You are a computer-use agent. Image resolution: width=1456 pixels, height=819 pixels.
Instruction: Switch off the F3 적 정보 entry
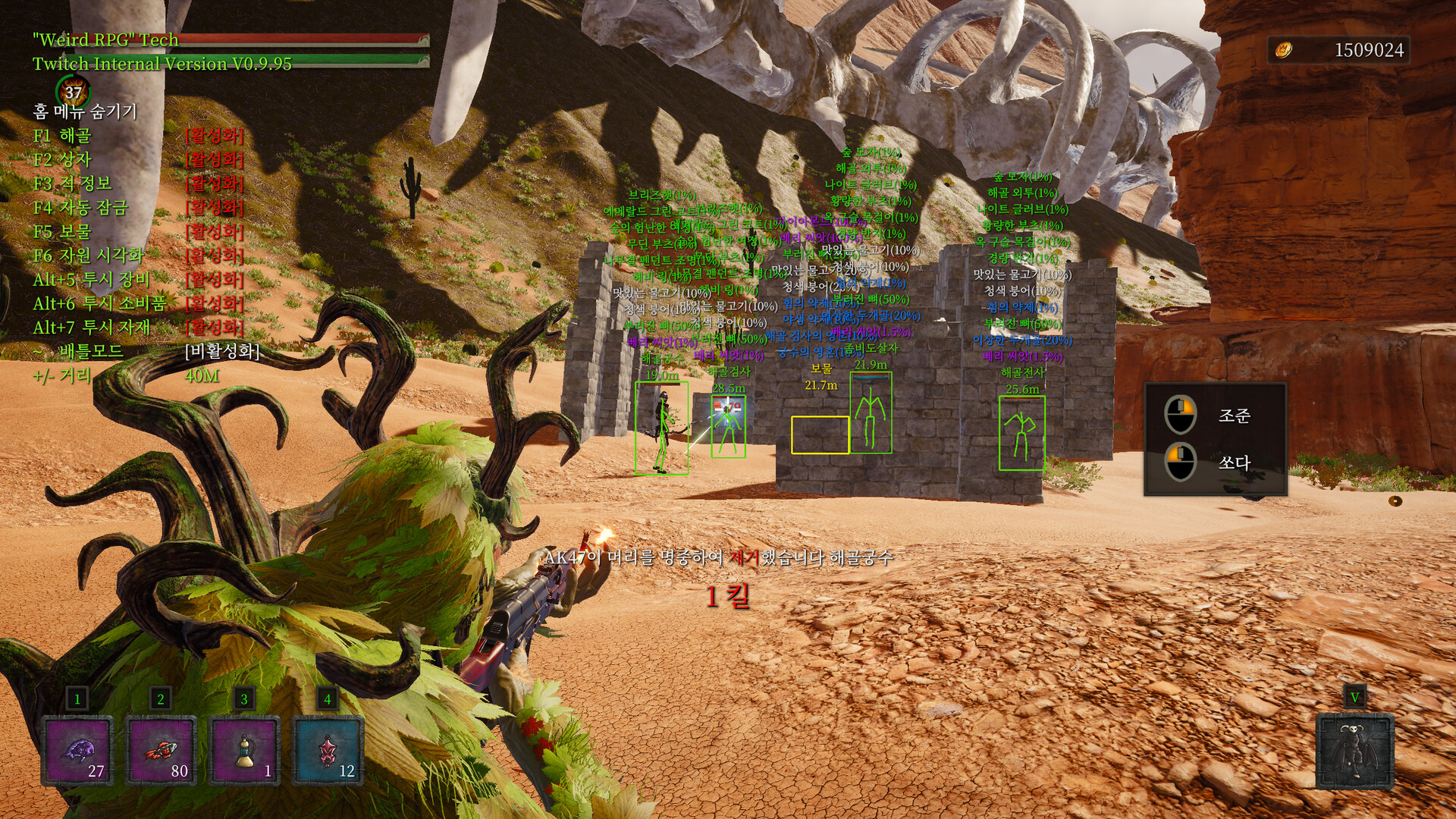coord(73,184)
